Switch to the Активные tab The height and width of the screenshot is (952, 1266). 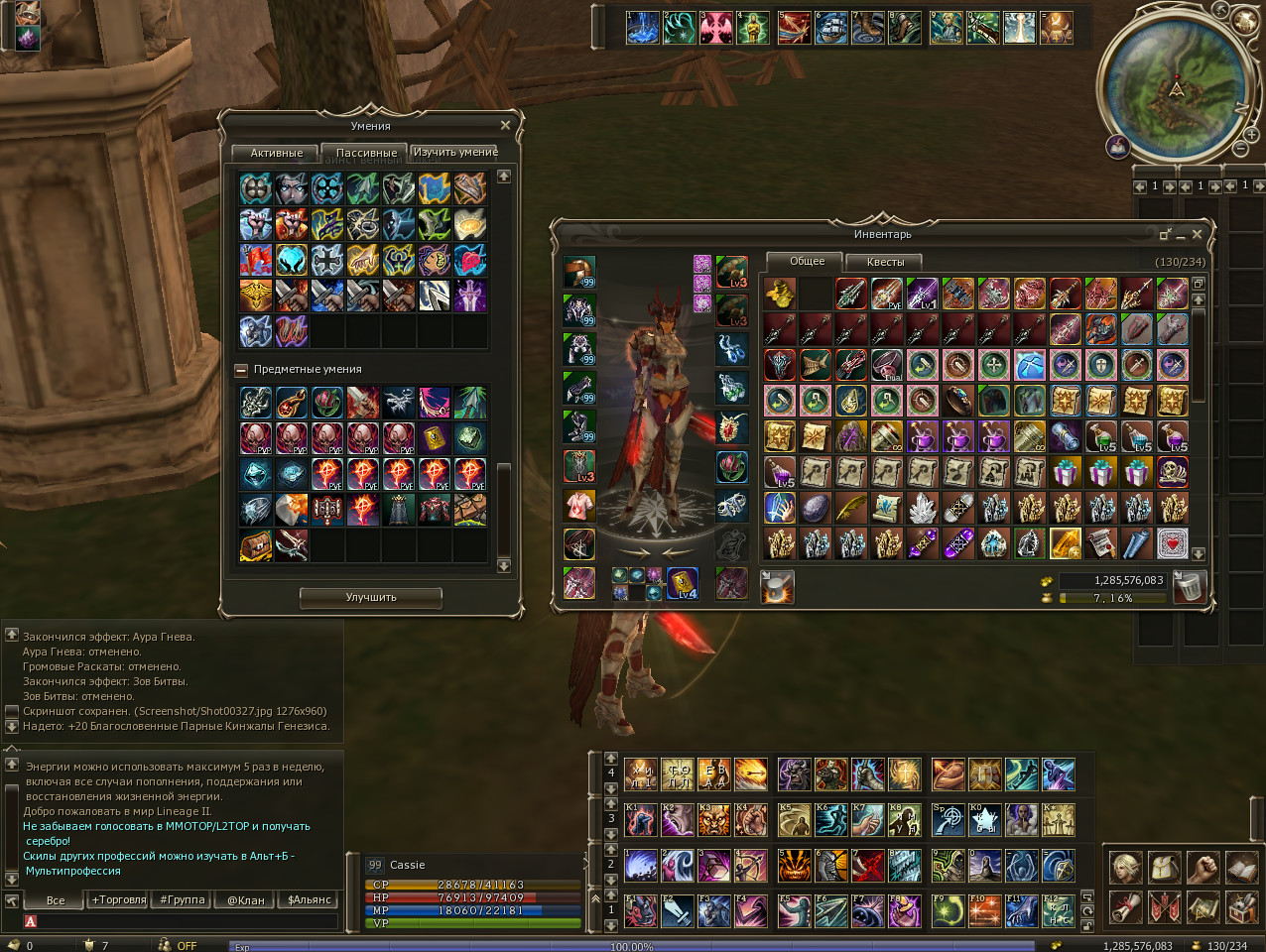pos(276,153)
